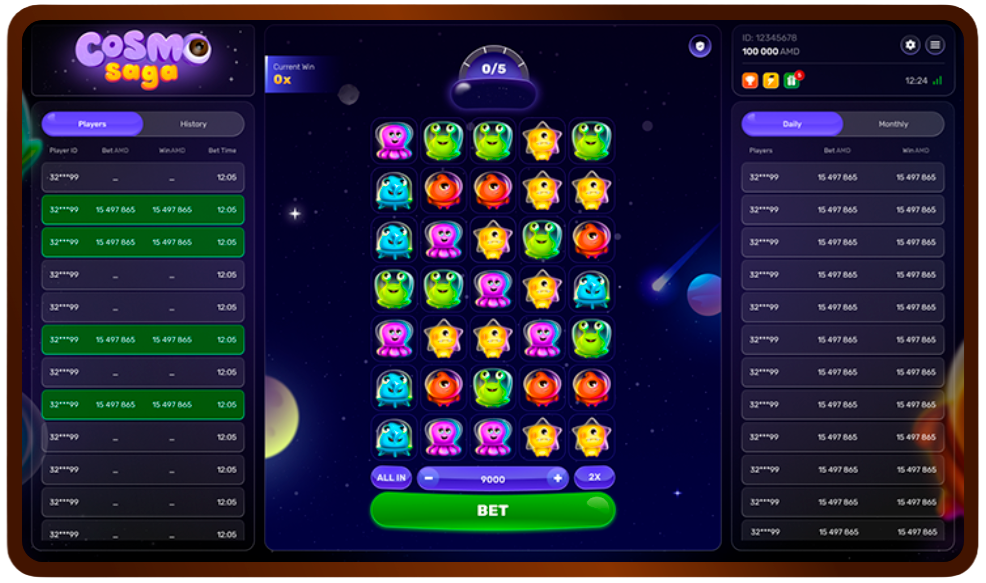
Task: Open the green gift box icon
Action: (x=791, y=80)
